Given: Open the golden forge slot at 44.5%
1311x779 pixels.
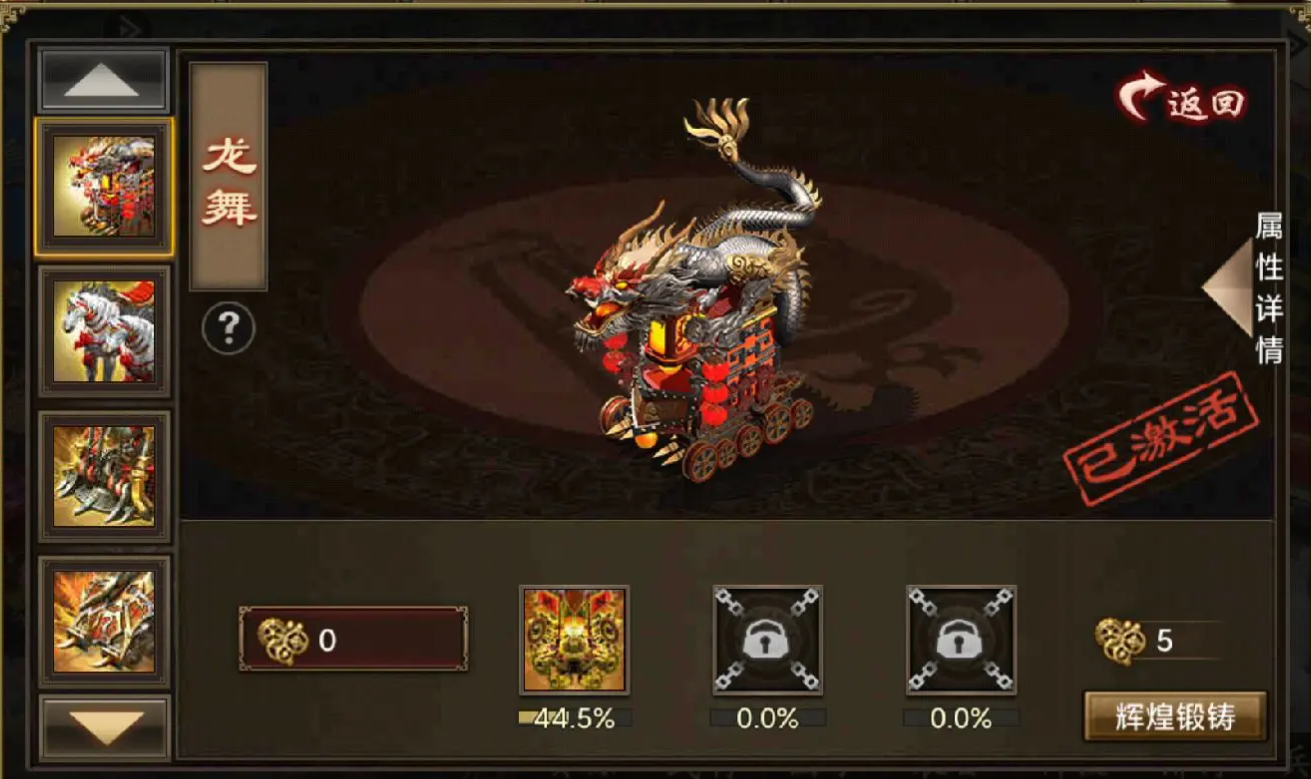Looking at the screenshot, I should point(574,640).
